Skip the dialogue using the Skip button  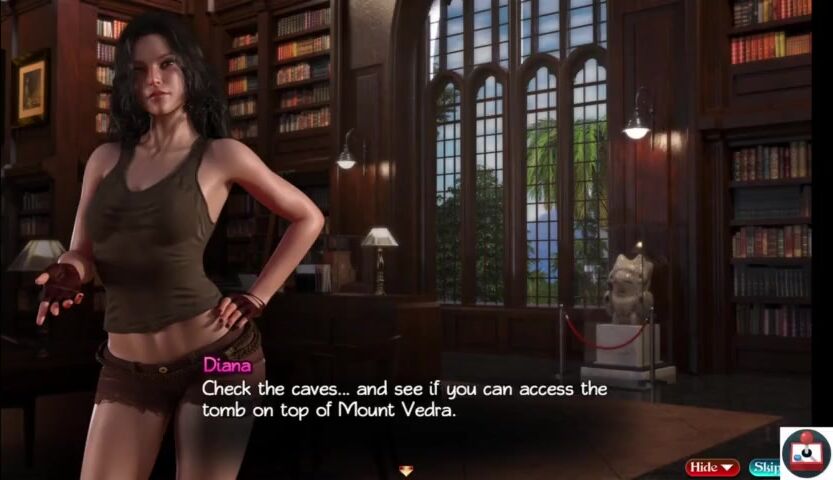764,467
